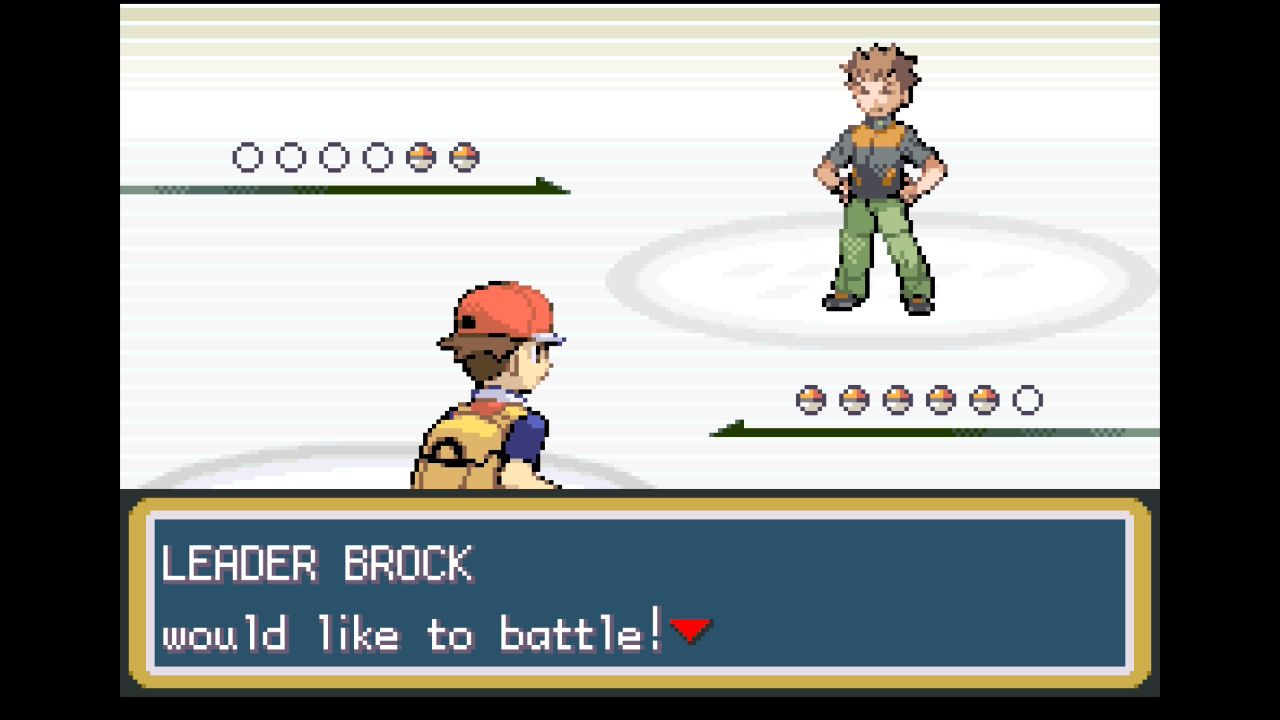Click the red continue arrow in dialogue

coord(690,630)
